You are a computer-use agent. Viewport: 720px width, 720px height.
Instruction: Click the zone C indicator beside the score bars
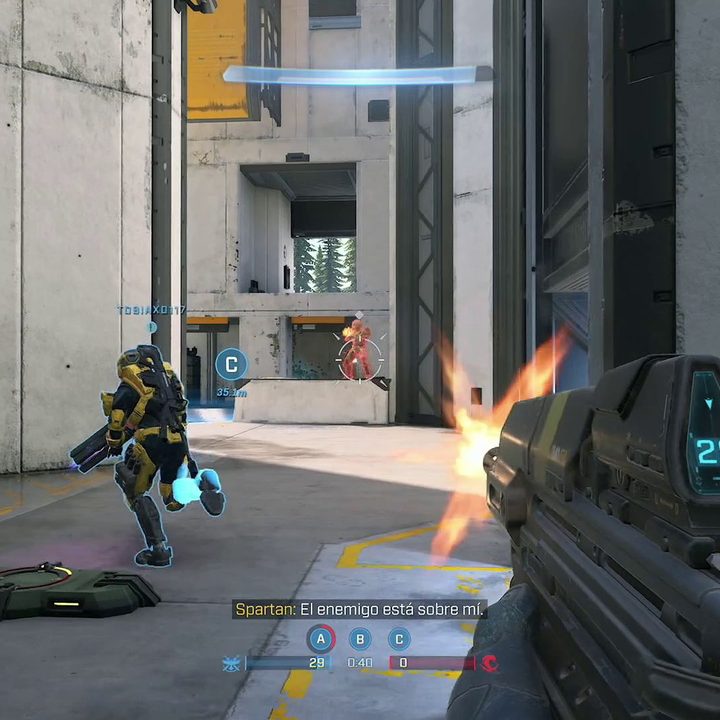[x=399, y=638]
